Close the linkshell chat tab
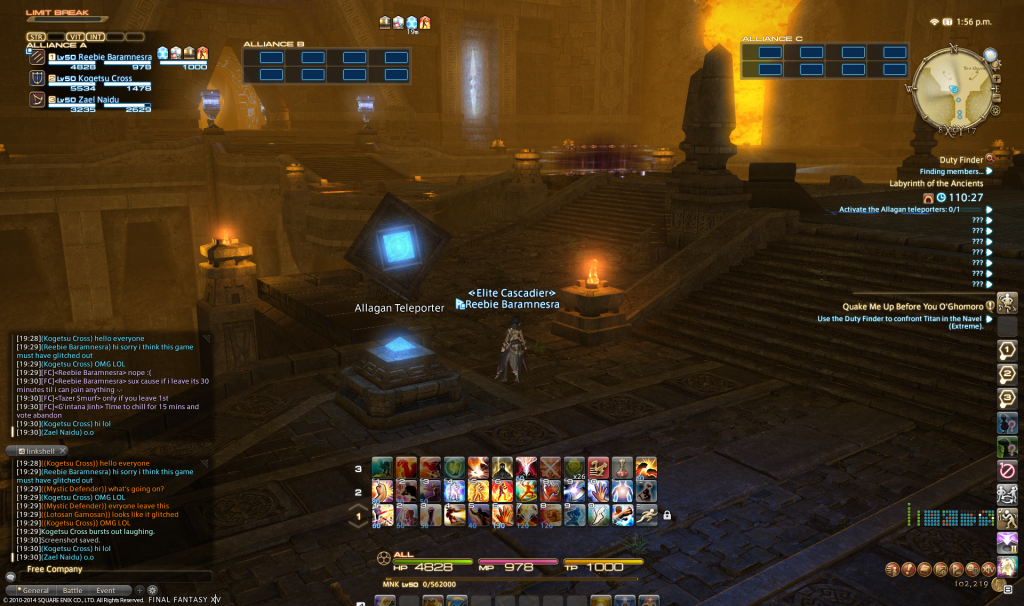Image resolution: width=1024 pixels, height=606 pixels. coord(62,451)
